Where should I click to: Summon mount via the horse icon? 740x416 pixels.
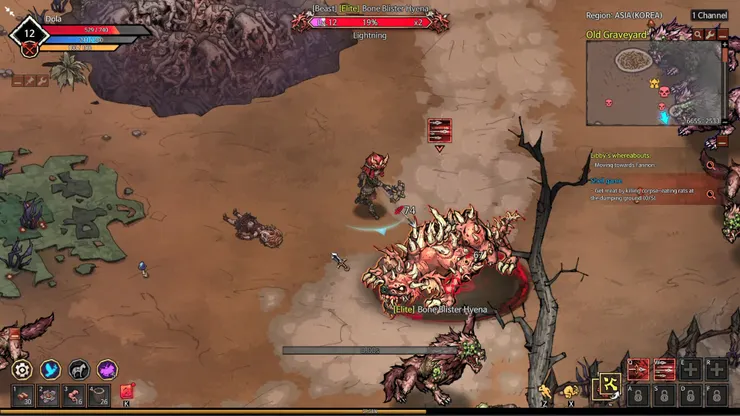pos(79,369)
